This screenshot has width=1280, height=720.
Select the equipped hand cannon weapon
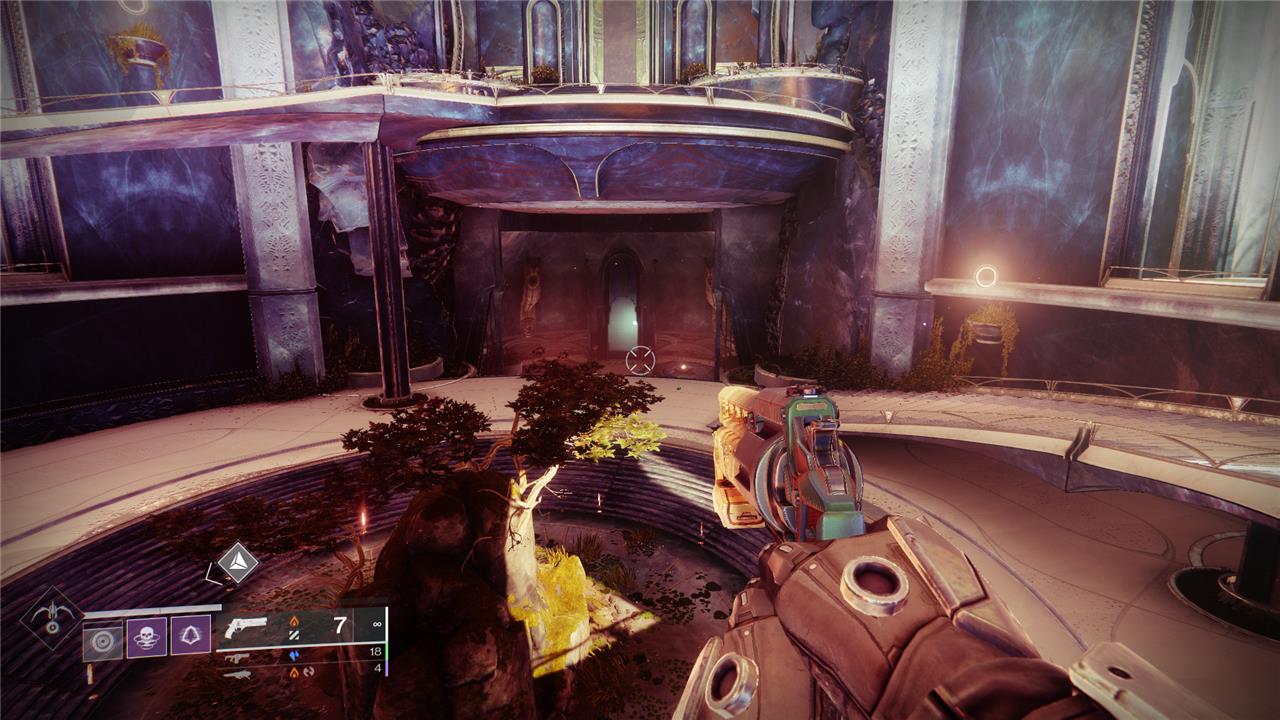point(247,628)
